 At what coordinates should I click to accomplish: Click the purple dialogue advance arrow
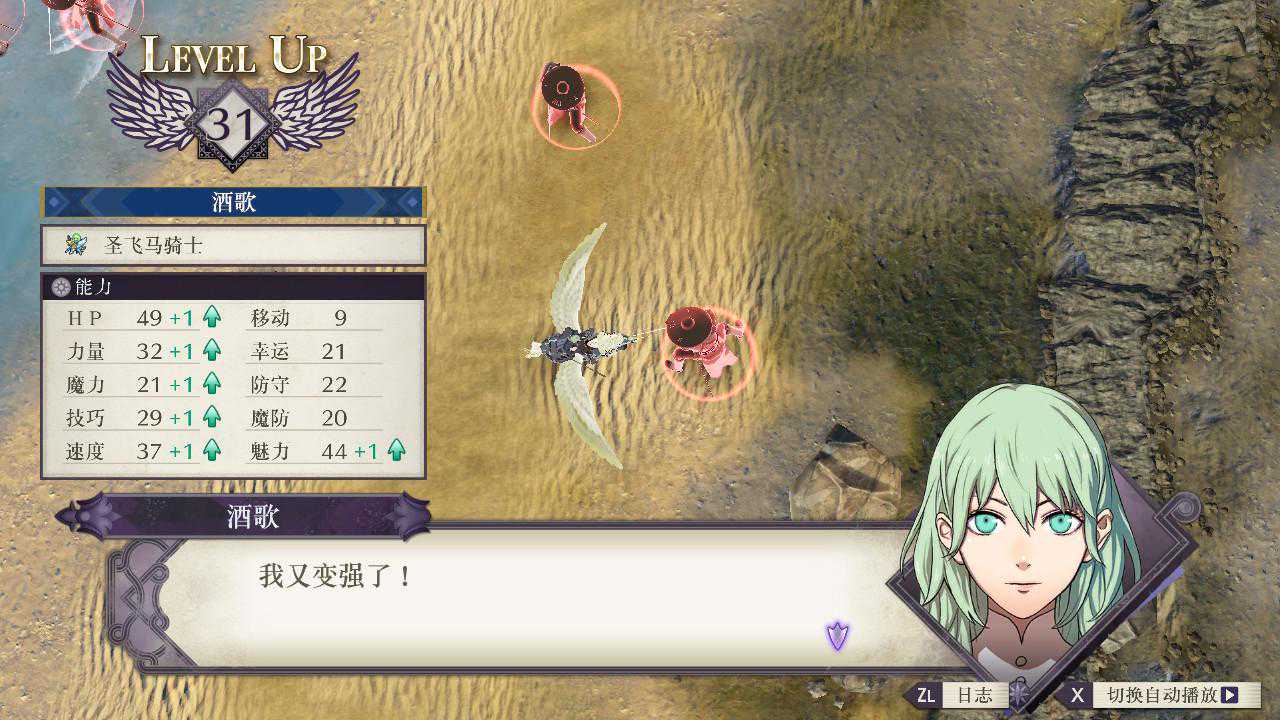837,634
